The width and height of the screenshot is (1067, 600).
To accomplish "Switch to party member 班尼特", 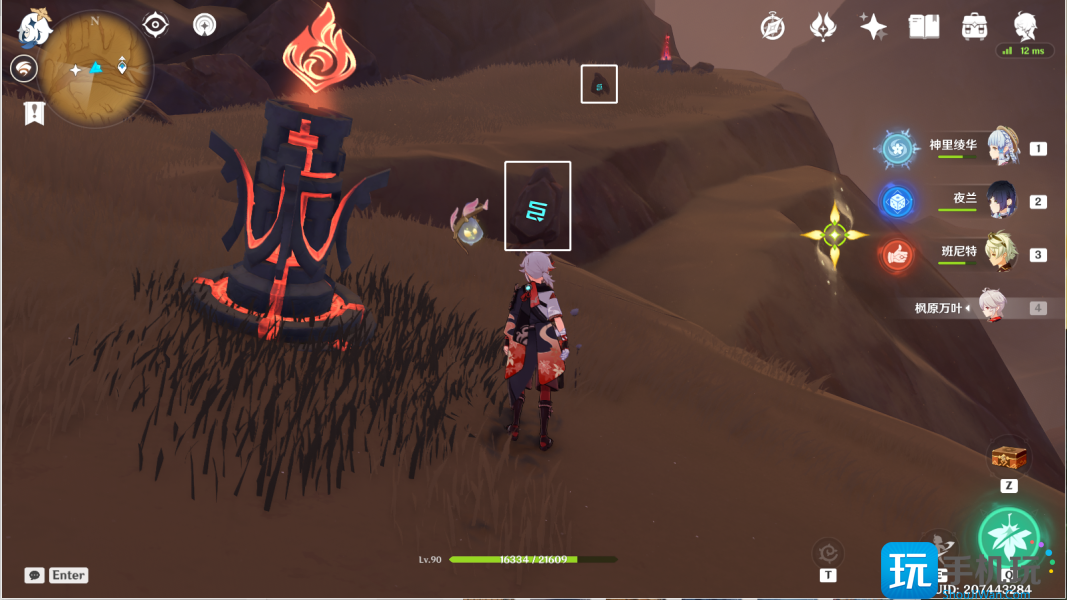I will 1003,254.
